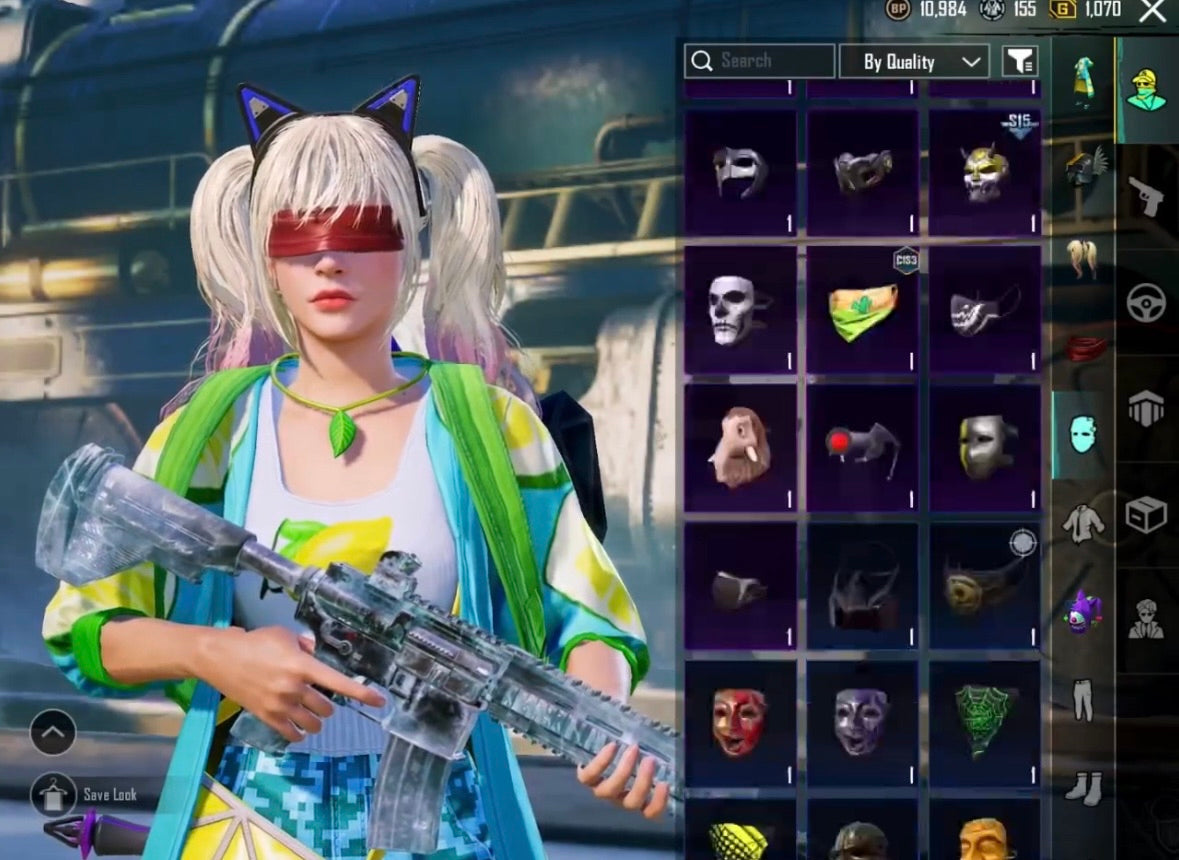Close the inventory with the X button

click(x=1153, y=11)
